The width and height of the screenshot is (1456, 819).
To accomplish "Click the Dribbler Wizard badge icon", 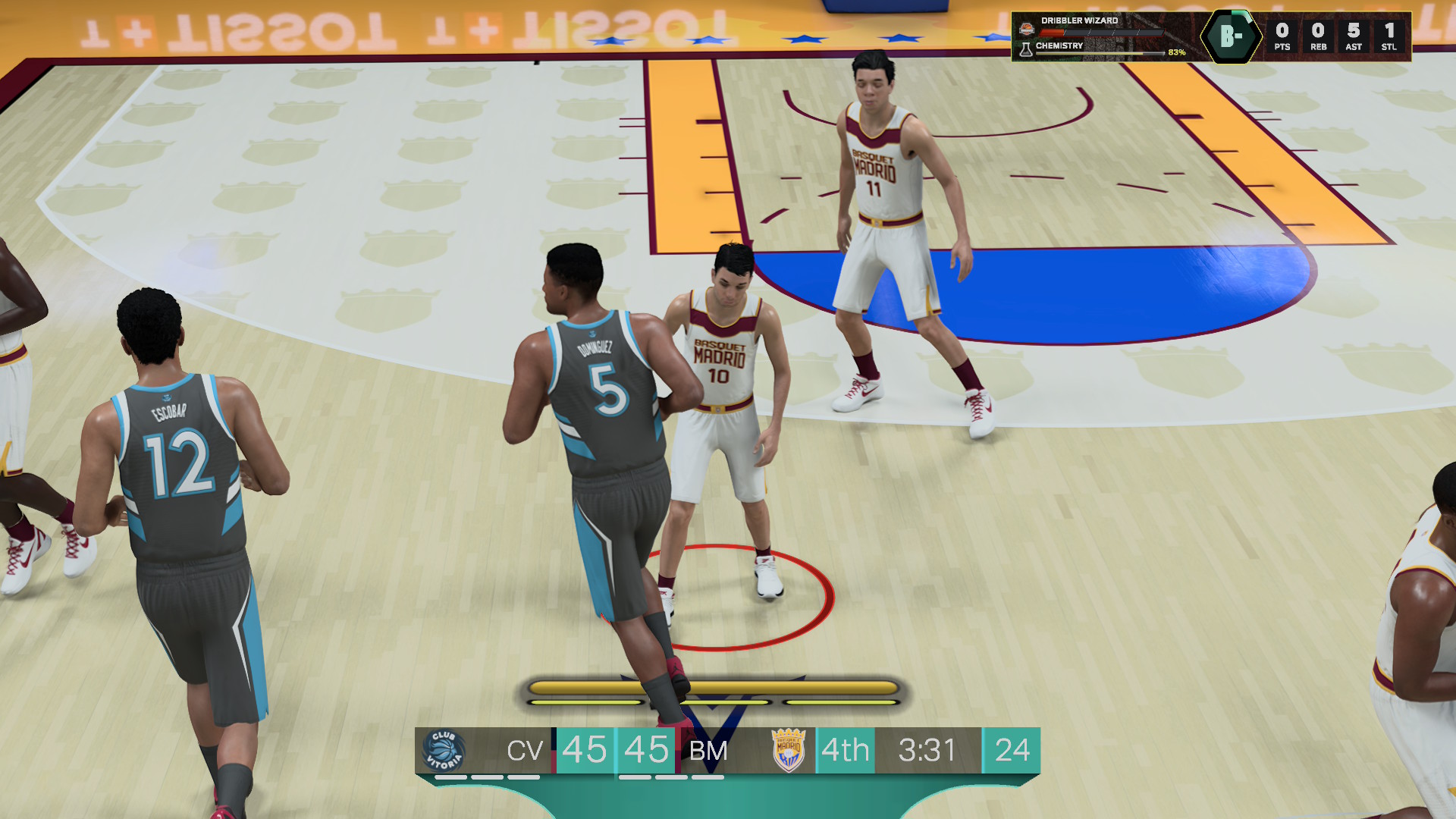I will 1026,29.
